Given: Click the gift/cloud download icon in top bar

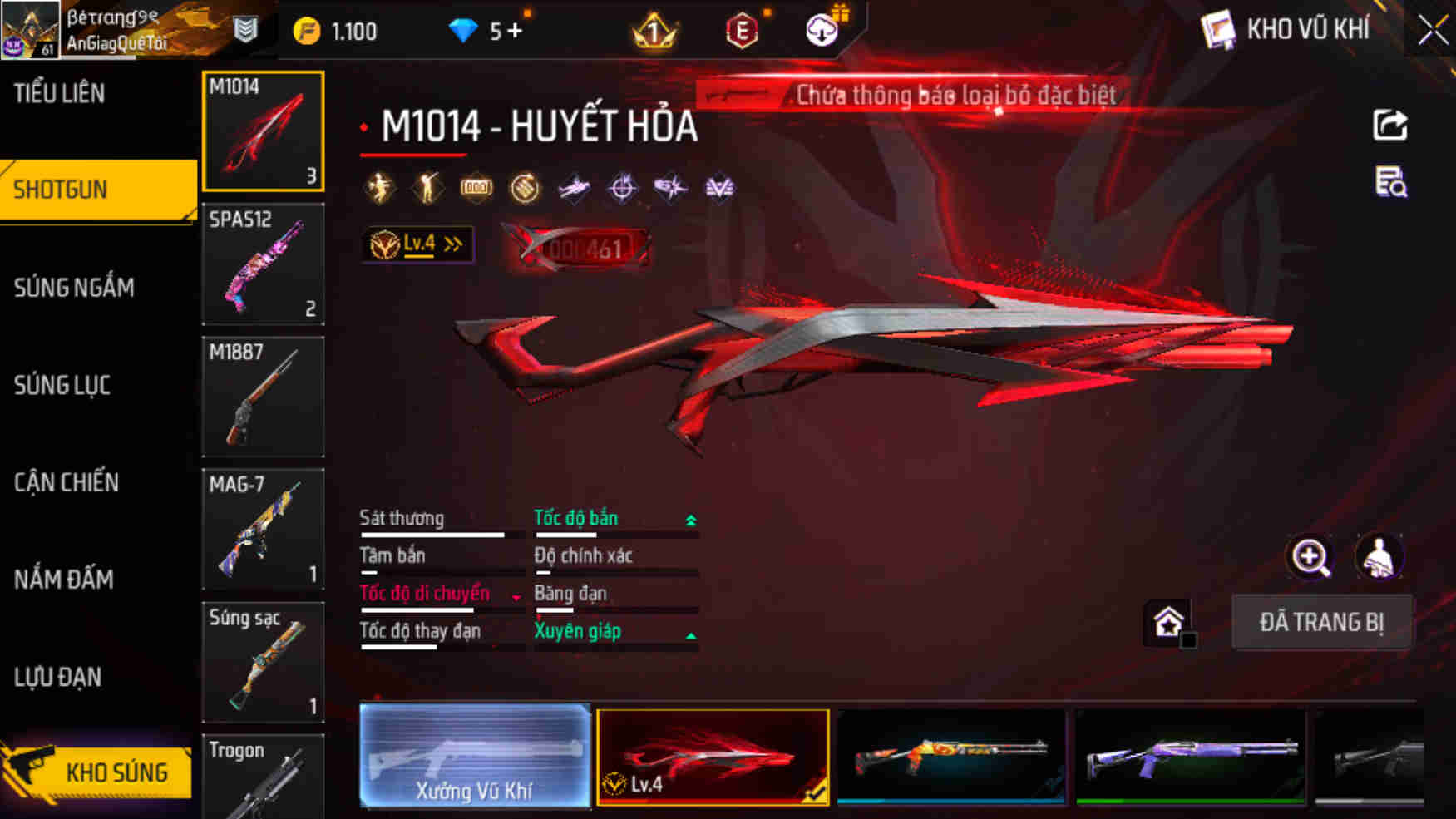Looking at the screenshot, I should click(822, 32).
